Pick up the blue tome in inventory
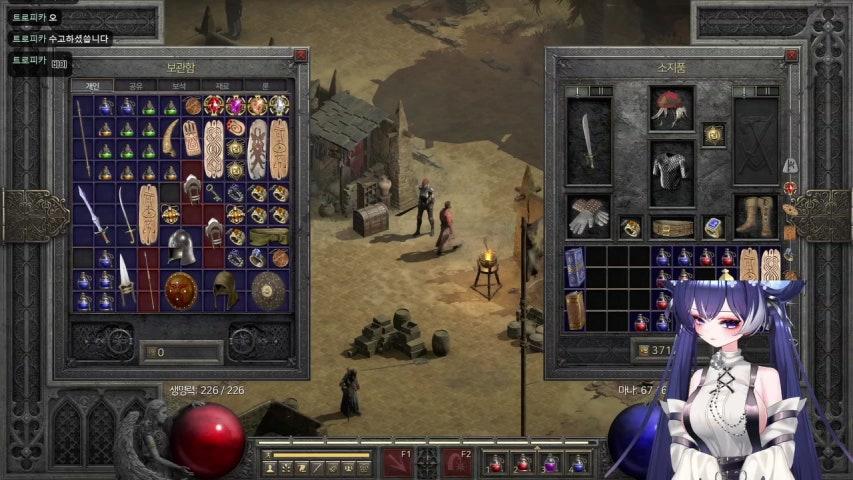The height and width of the screenshot is (480, 853). click(x=575, y=267)
